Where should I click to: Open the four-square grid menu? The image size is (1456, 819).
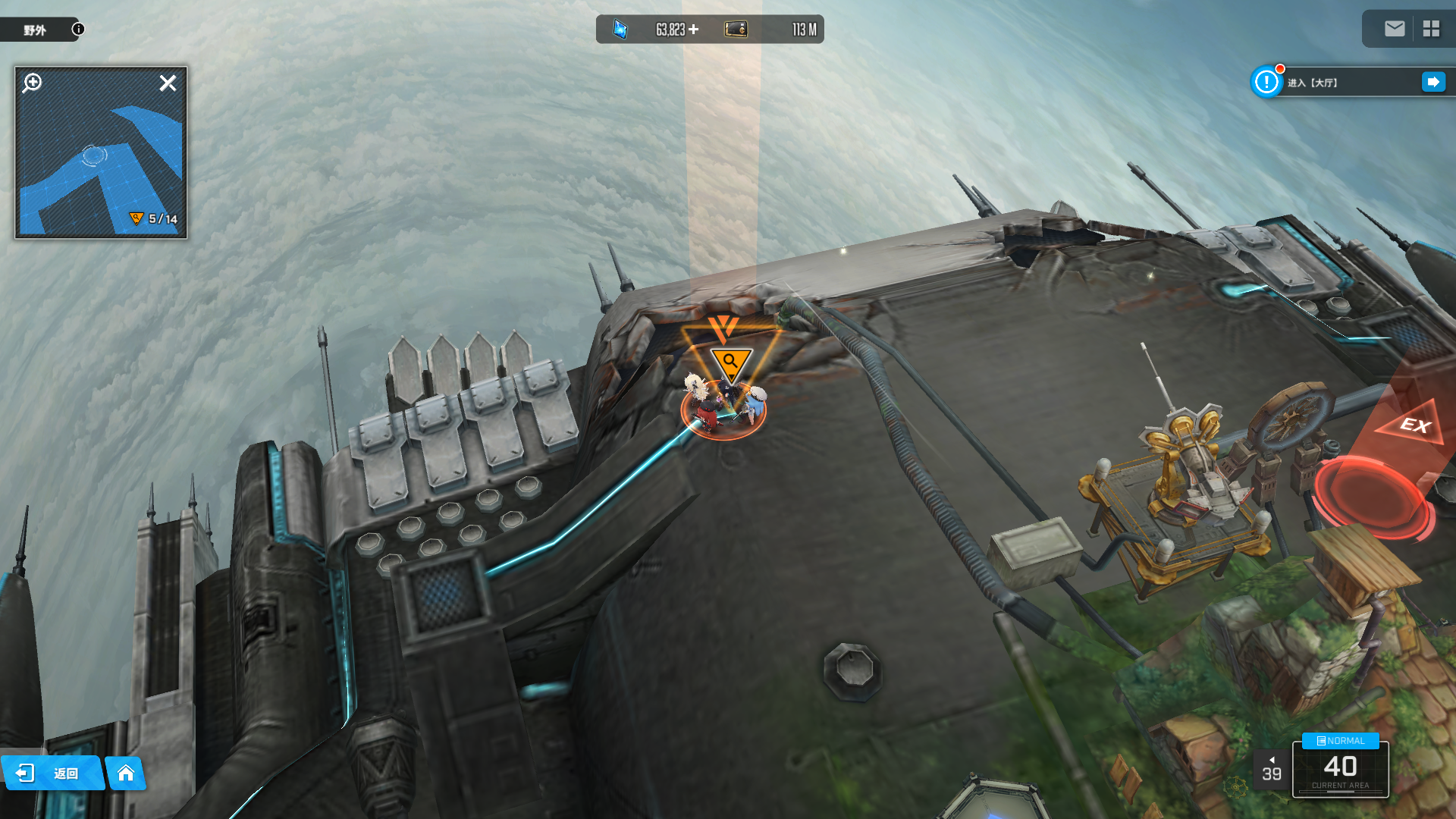click(1431, 29)
